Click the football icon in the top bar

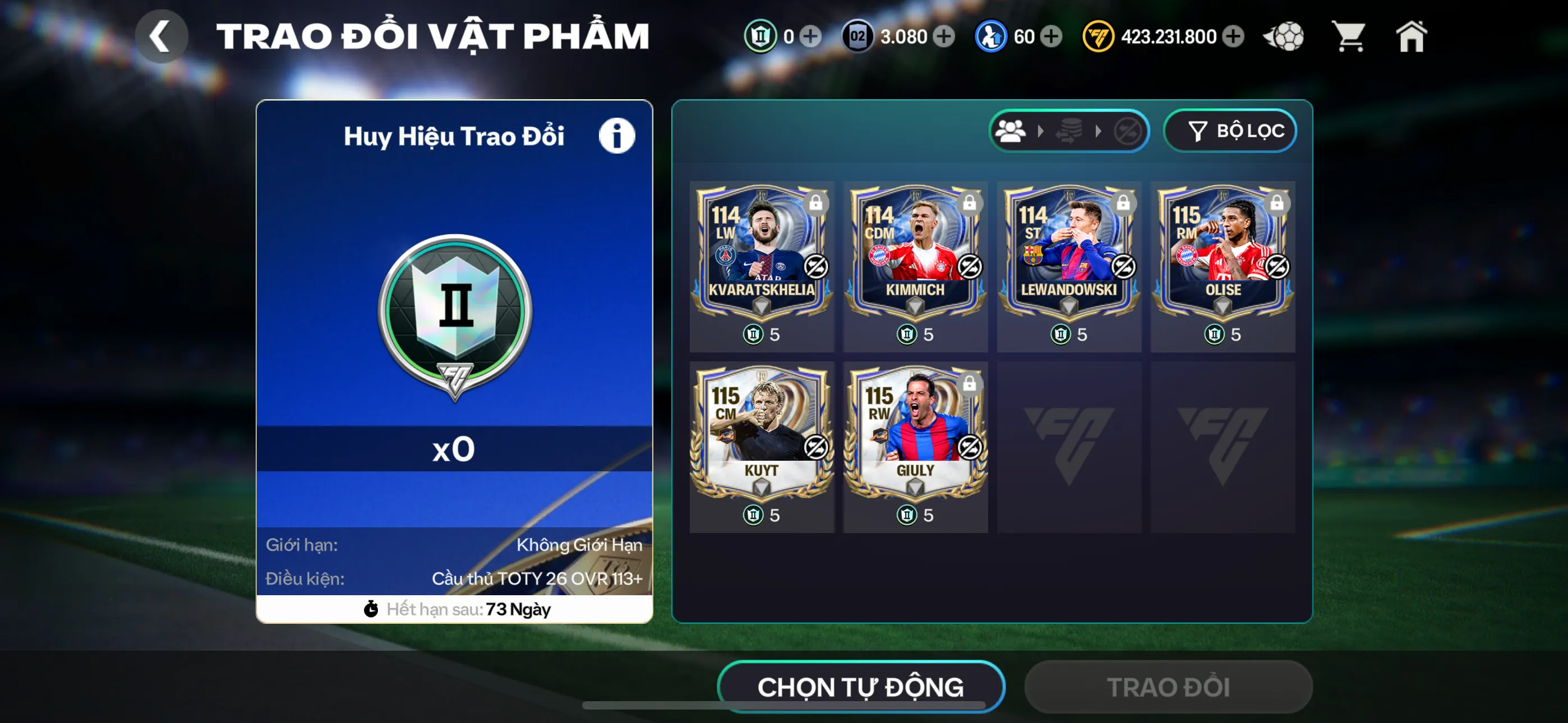pyautogui.click(x=1284, y=36)
